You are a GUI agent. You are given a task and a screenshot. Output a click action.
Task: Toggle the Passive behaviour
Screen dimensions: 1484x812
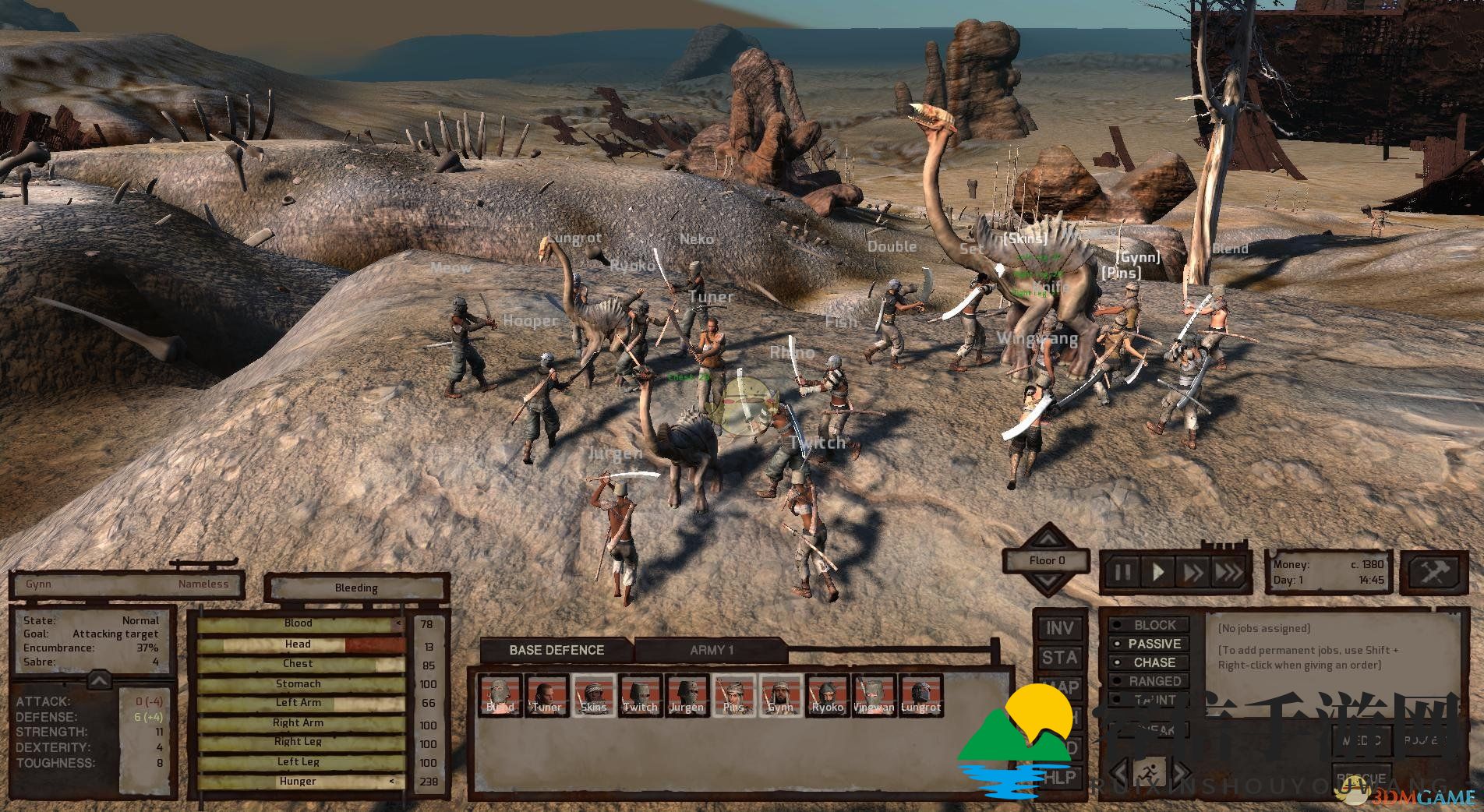pos(1150,644)
